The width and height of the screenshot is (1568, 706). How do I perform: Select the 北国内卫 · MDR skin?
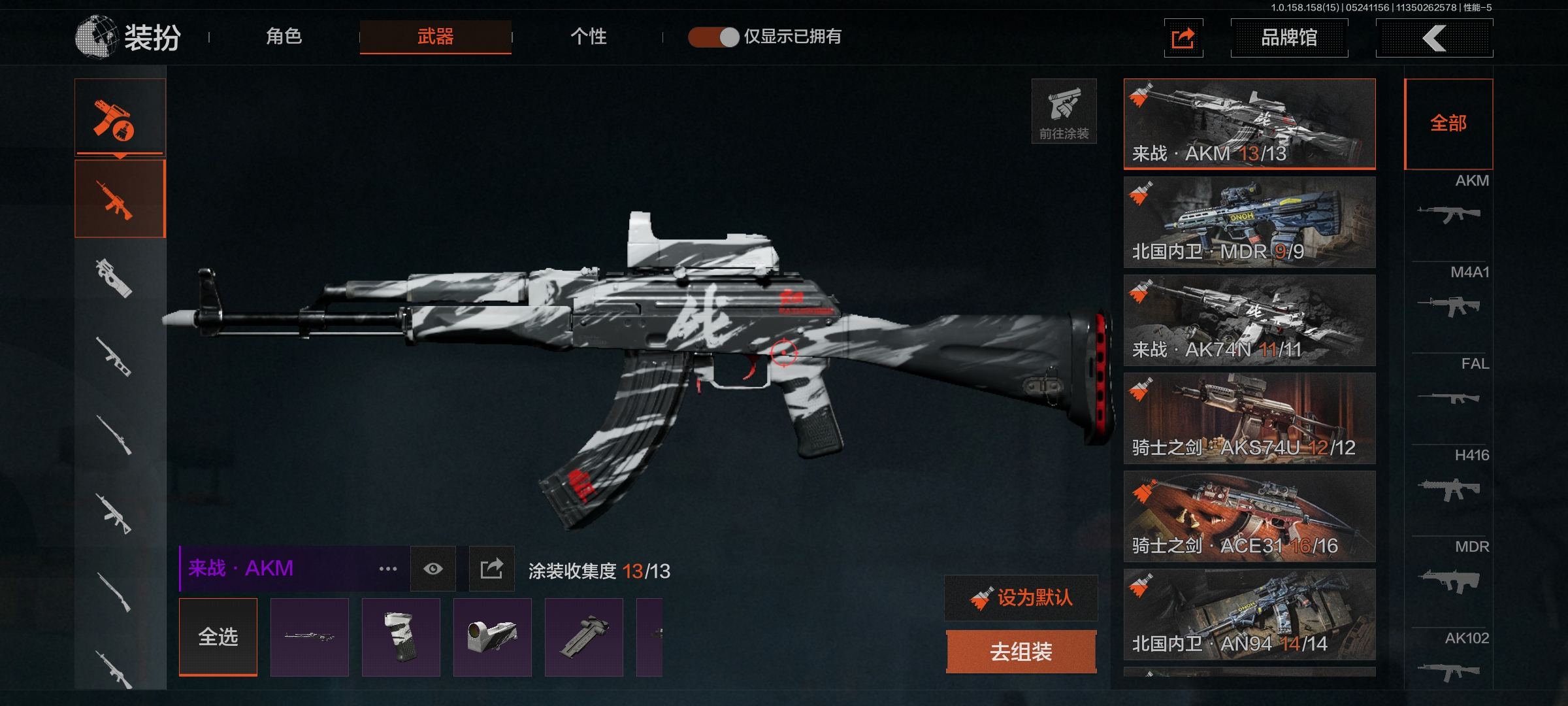point(1249,222)
